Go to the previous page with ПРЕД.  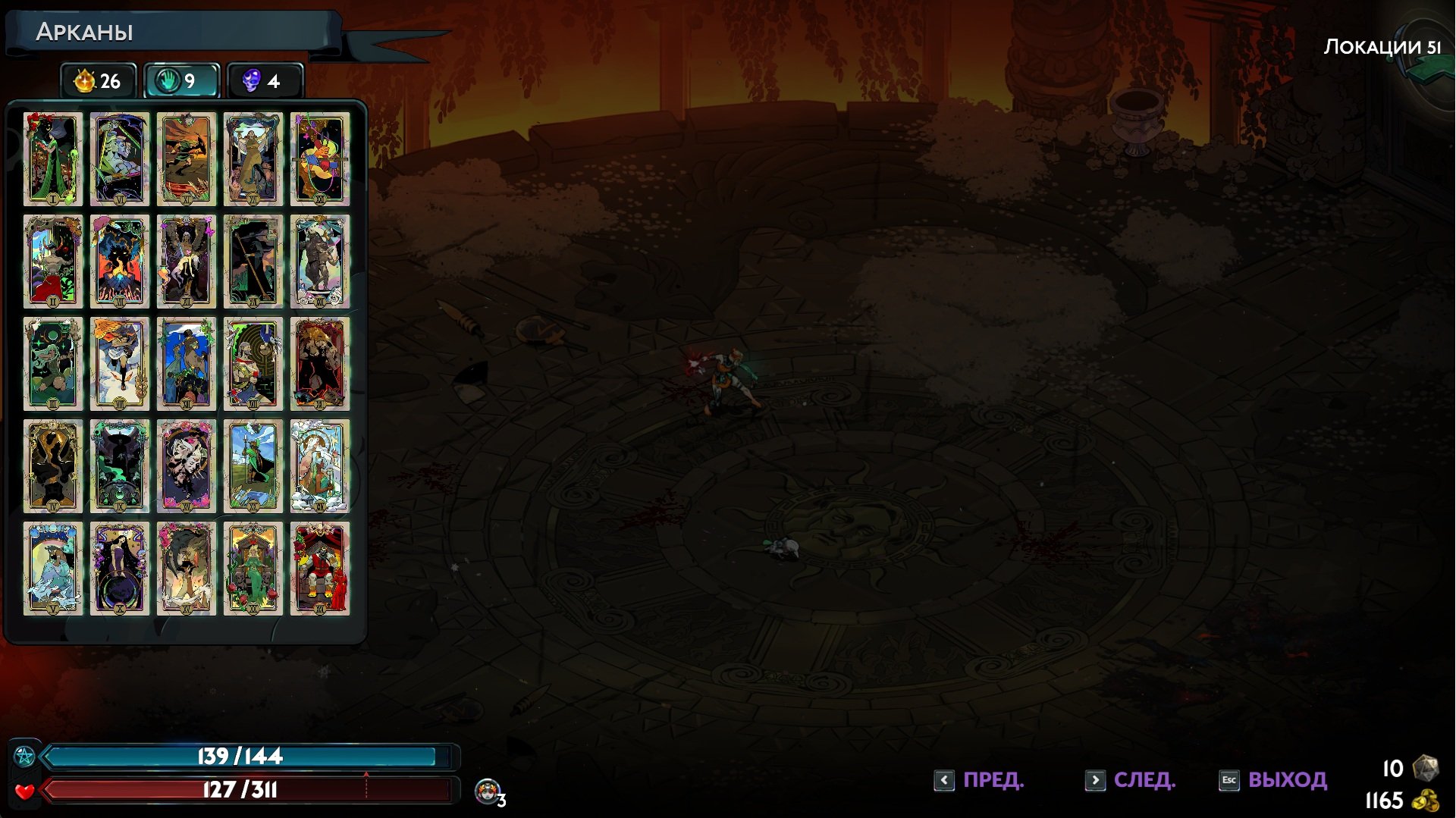980,780
